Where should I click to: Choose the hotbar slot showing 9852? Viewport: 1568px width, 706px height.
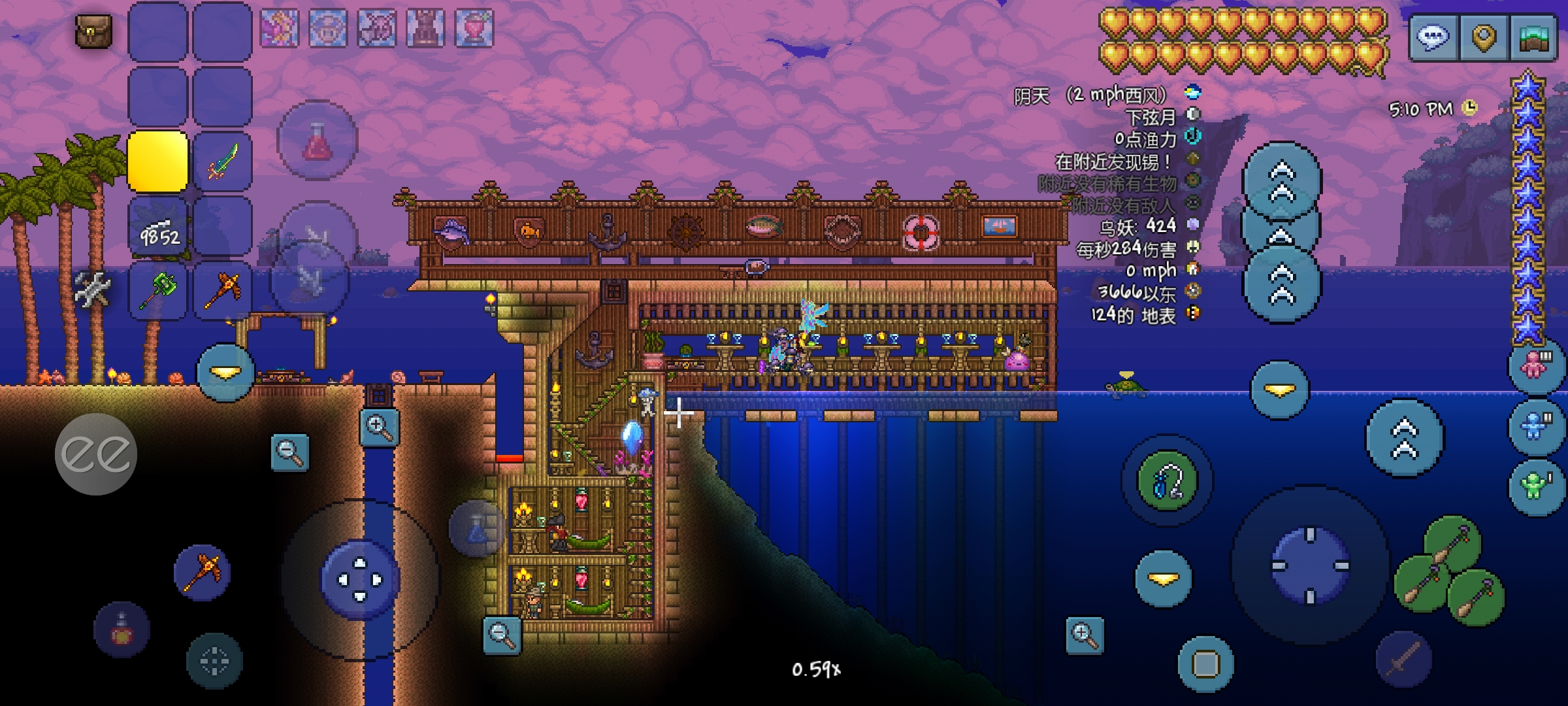tap(157, 226)
